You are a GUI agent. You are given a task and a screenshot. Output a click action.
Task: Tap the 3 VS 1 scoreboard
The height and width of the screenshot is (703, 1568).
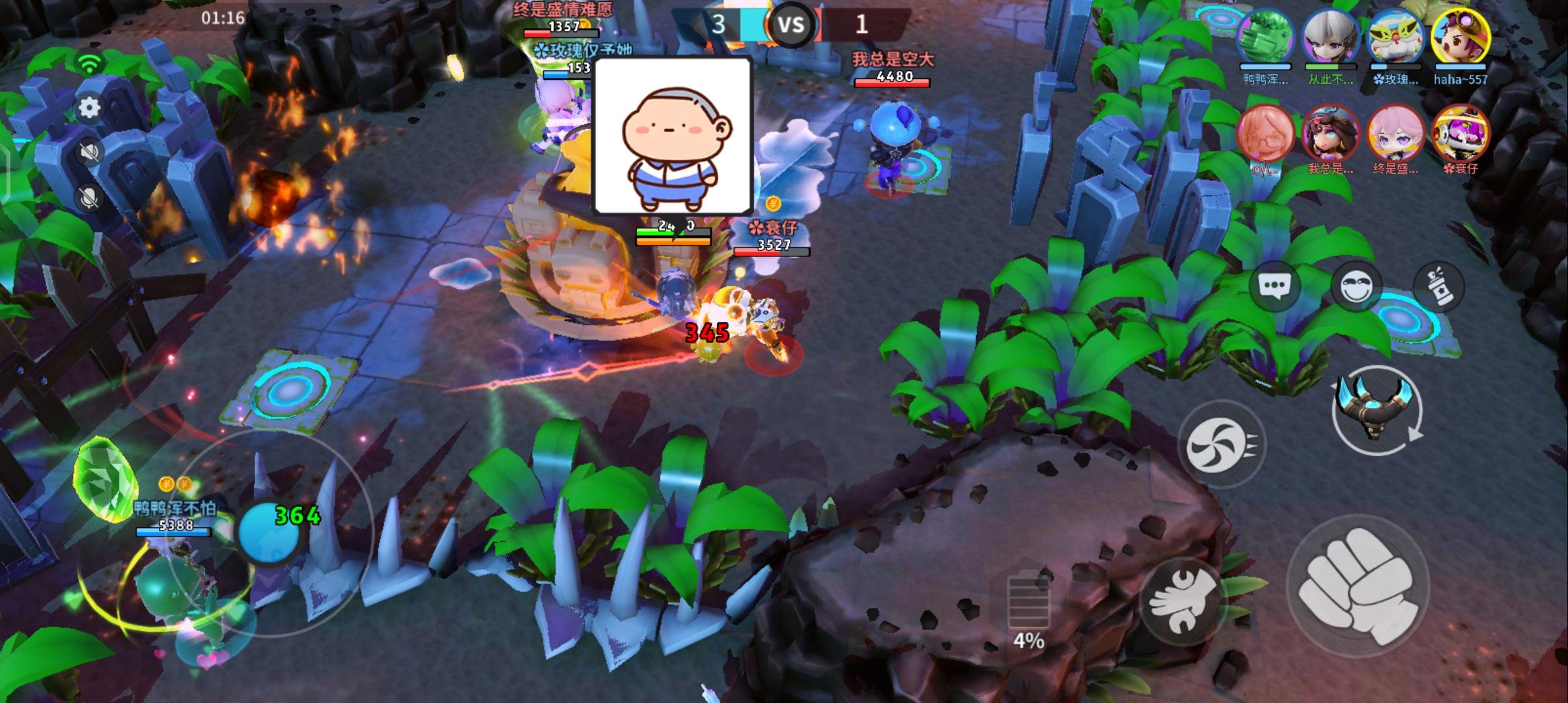click(x=792, y=25)
